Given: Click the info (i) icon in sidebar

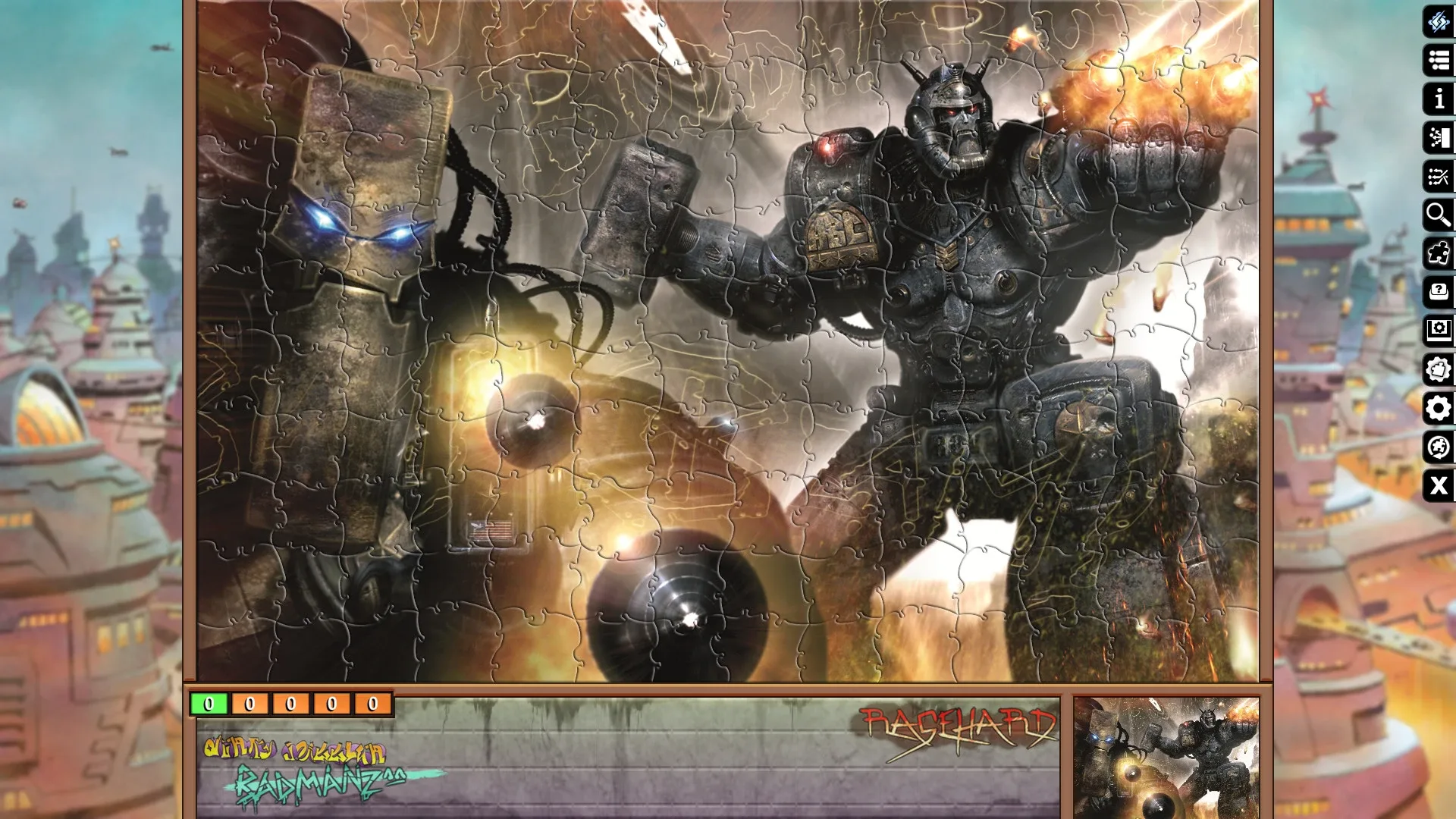Looking at the screenshot, I should click(x=1438, y=99).
